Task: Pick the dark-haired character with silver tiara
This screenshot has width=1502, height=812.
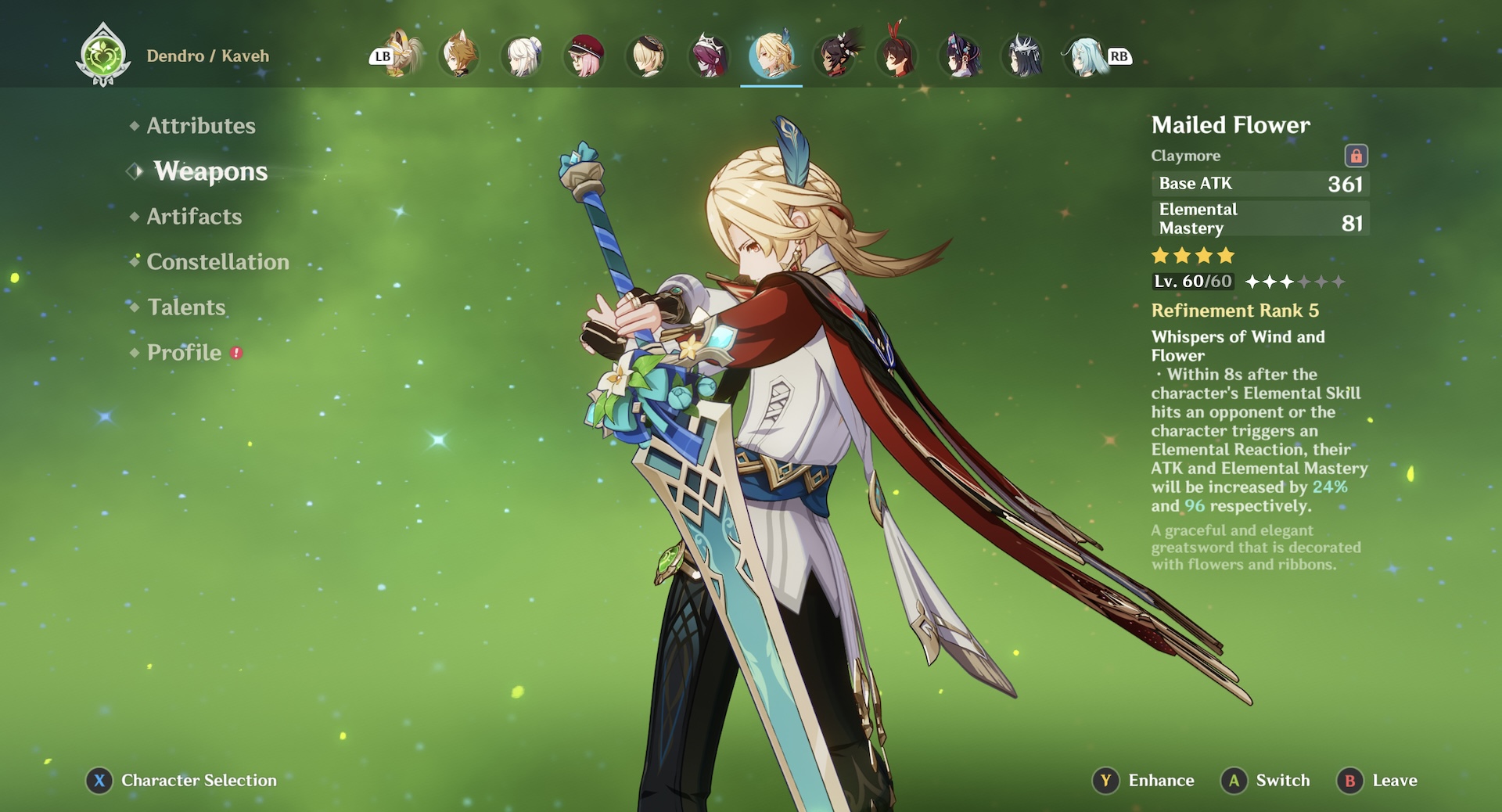Action: coord(1022,56)
